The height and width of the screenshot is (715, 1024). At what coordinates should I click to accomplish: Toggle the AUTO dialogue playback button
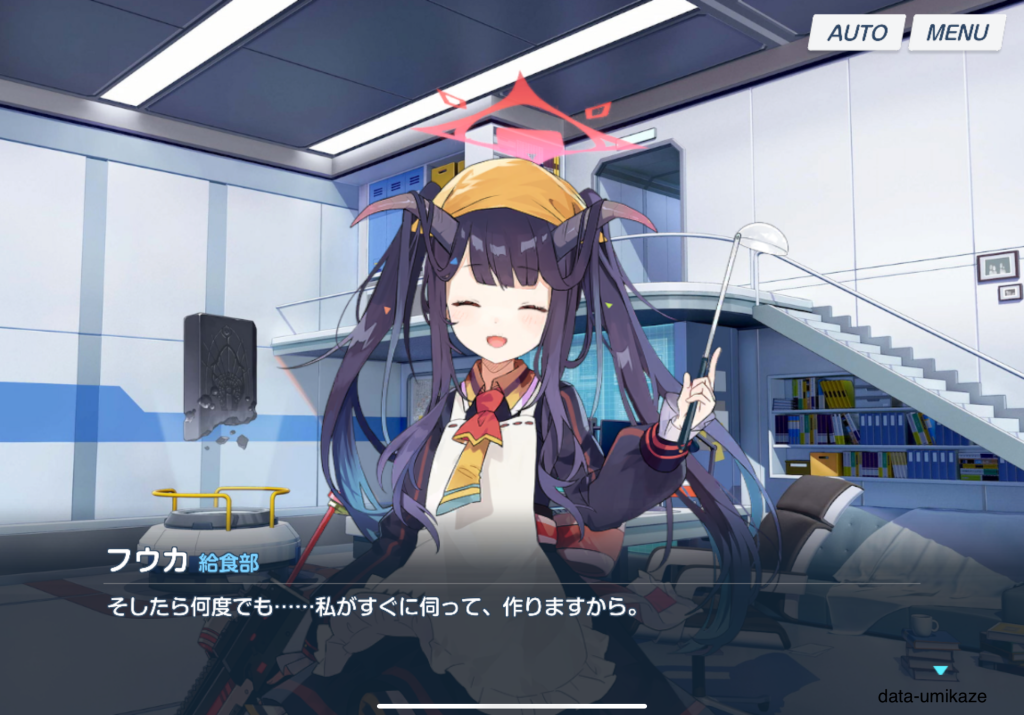pos(857,32)
